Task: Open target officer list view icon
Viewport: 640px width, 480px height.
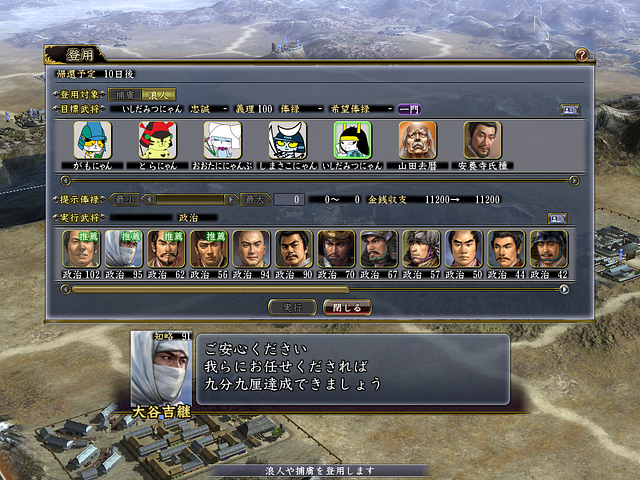Action: [x=569, y=108]
